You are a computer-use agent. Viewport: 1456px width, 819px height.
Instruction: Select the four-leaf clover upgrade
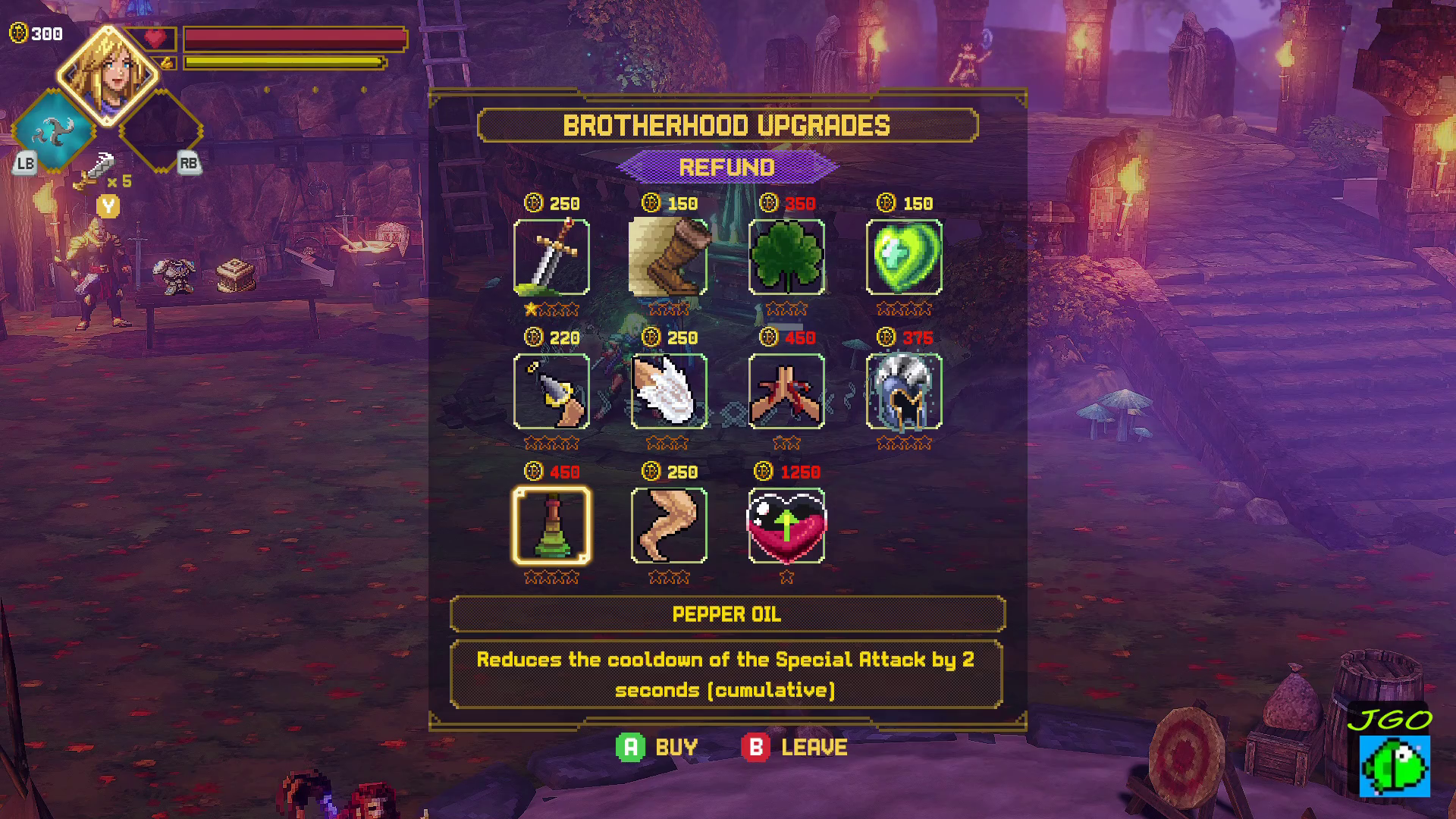pos(786,257)
